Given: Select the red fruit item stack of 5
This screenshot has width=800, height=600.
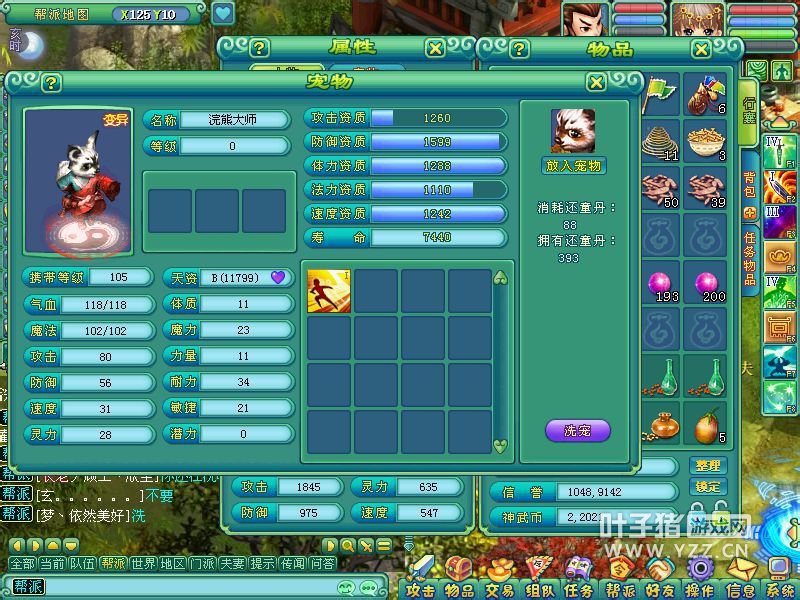Looking at the screenshot, I should click(x=705, y=427).
